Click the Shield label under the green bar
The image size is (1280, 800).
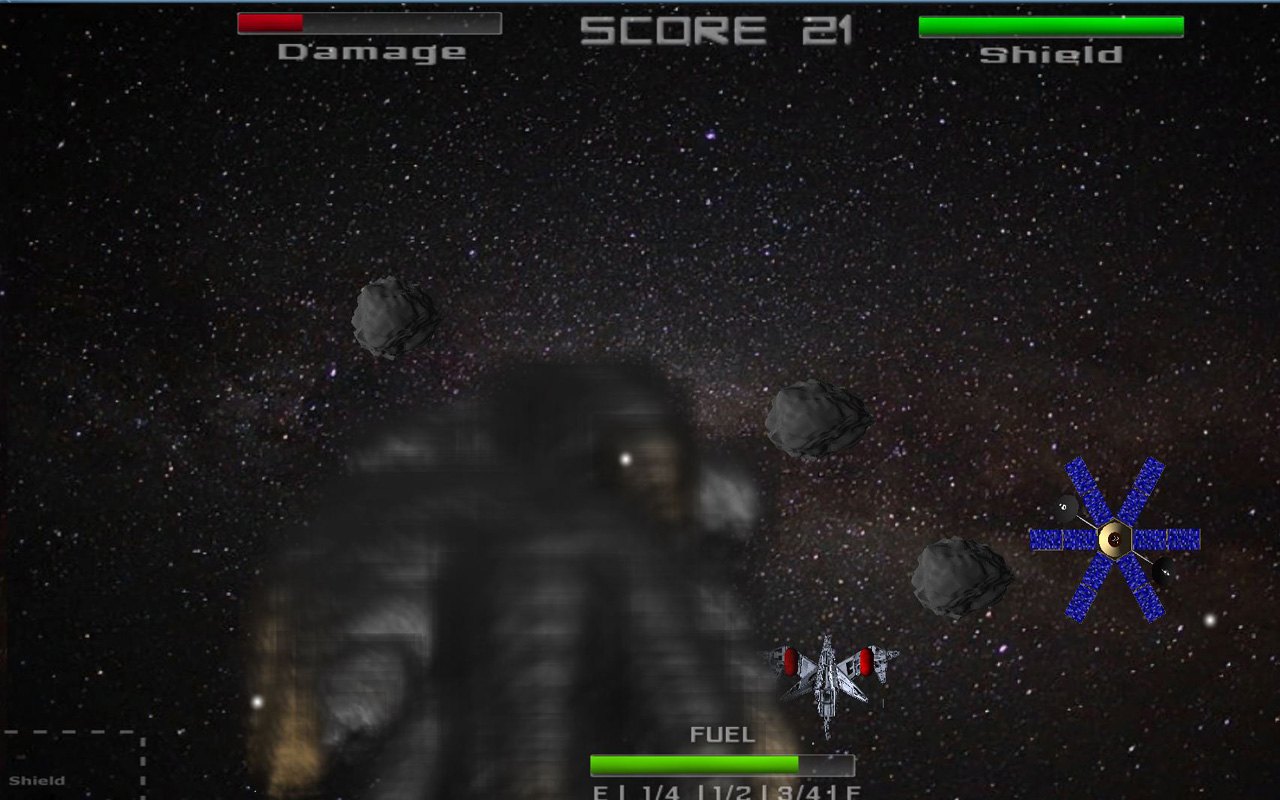1050,55
